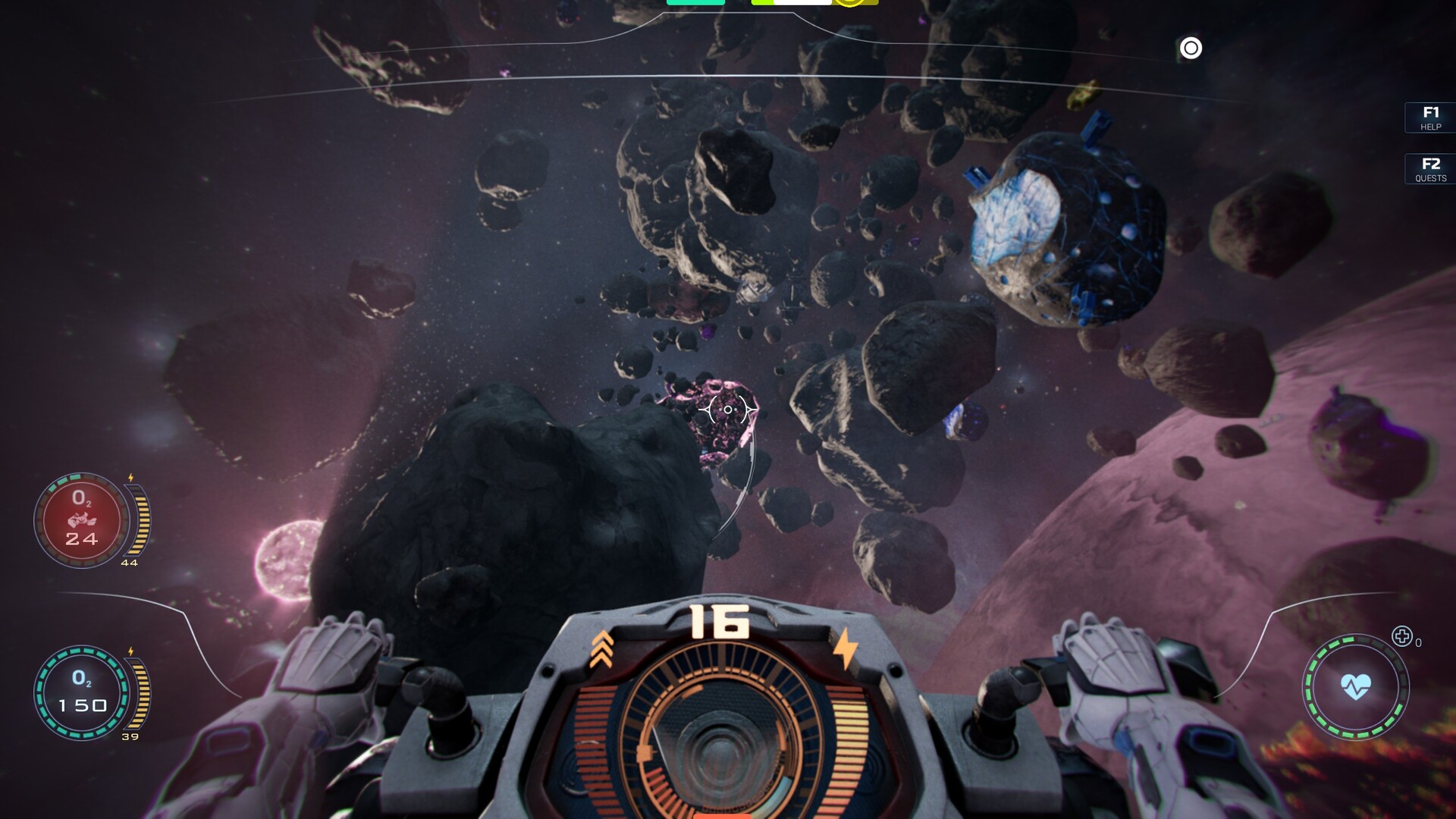Toggle the circular target marker top right
The image size is (1456, 819).
1191,49
